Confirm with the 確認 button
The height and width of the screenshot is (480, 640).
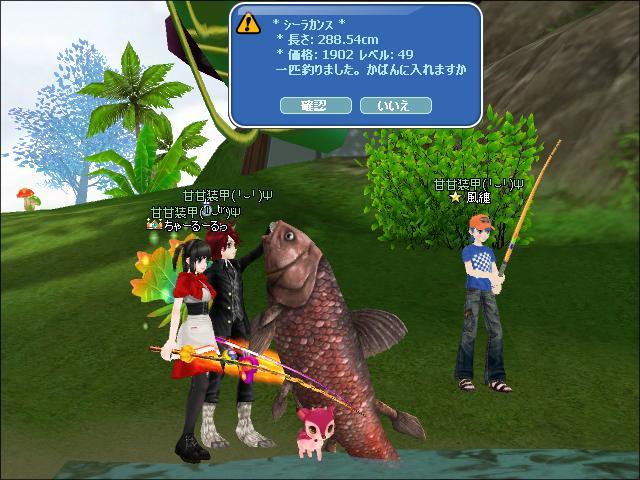pyautogui.click(x=315, y=105)
